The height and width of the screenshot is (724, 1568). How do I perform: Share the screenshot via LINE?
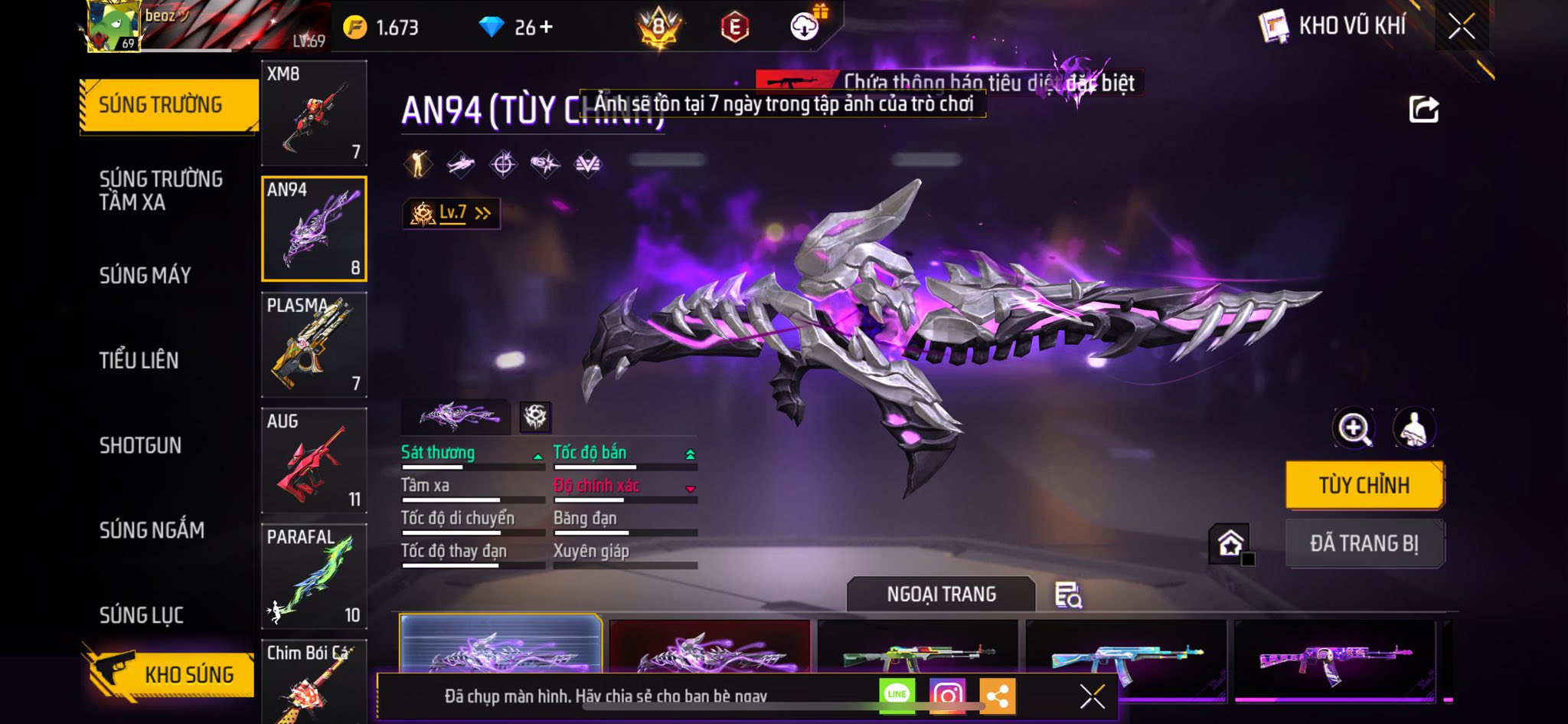tap(897, 696)
